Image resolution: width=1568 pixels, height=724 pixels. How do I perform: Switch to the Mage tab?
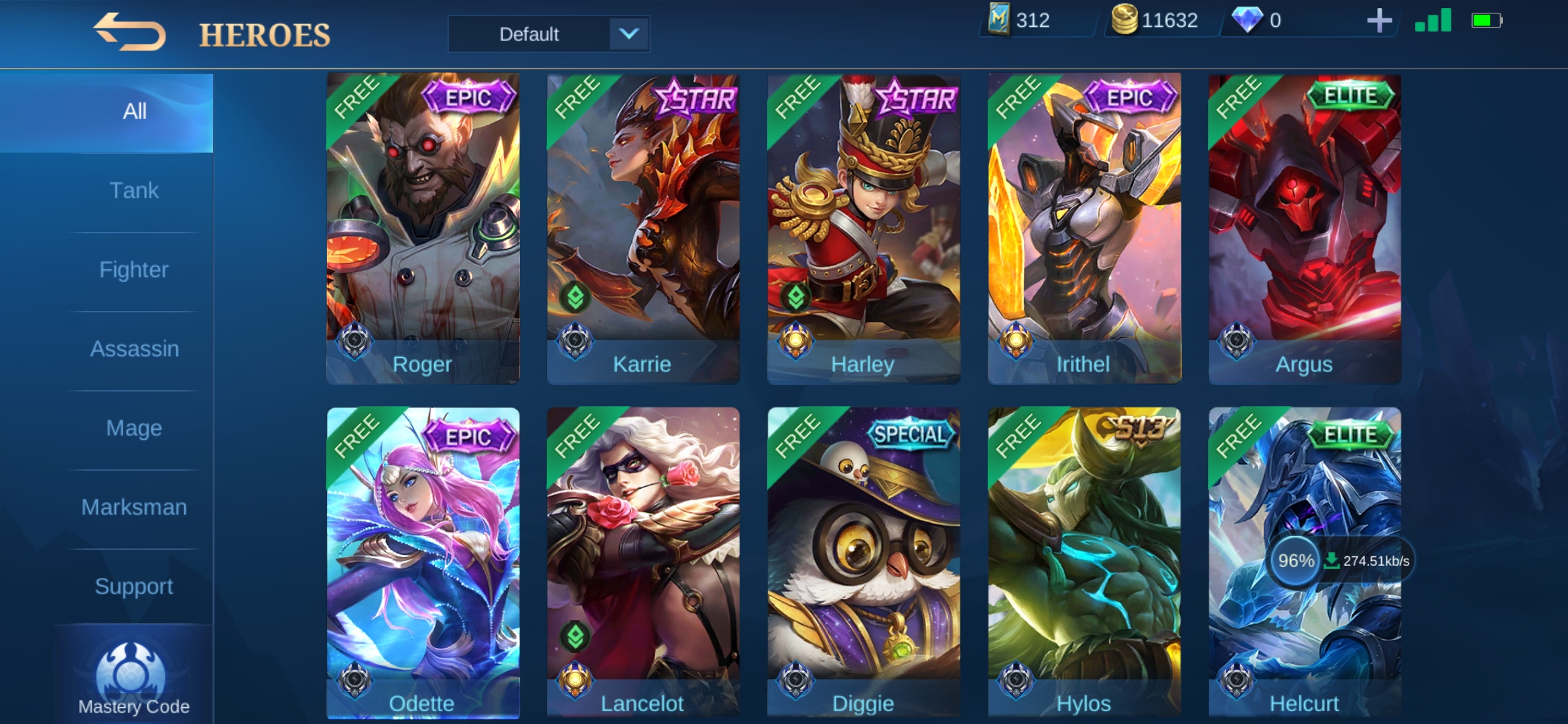(x=134, y=428)
